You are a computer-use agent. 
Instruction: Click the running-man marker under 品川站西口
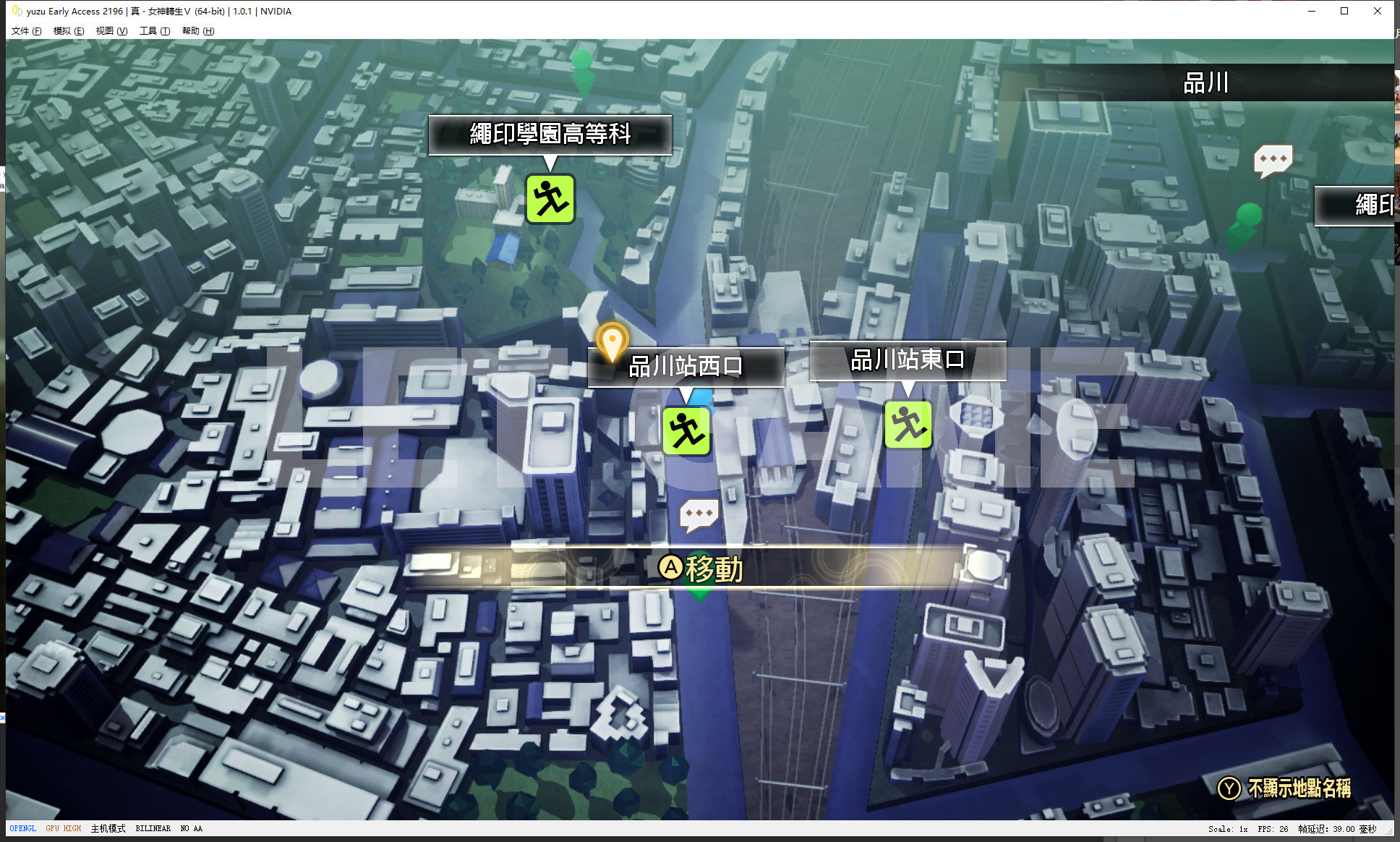coord(686,431)
